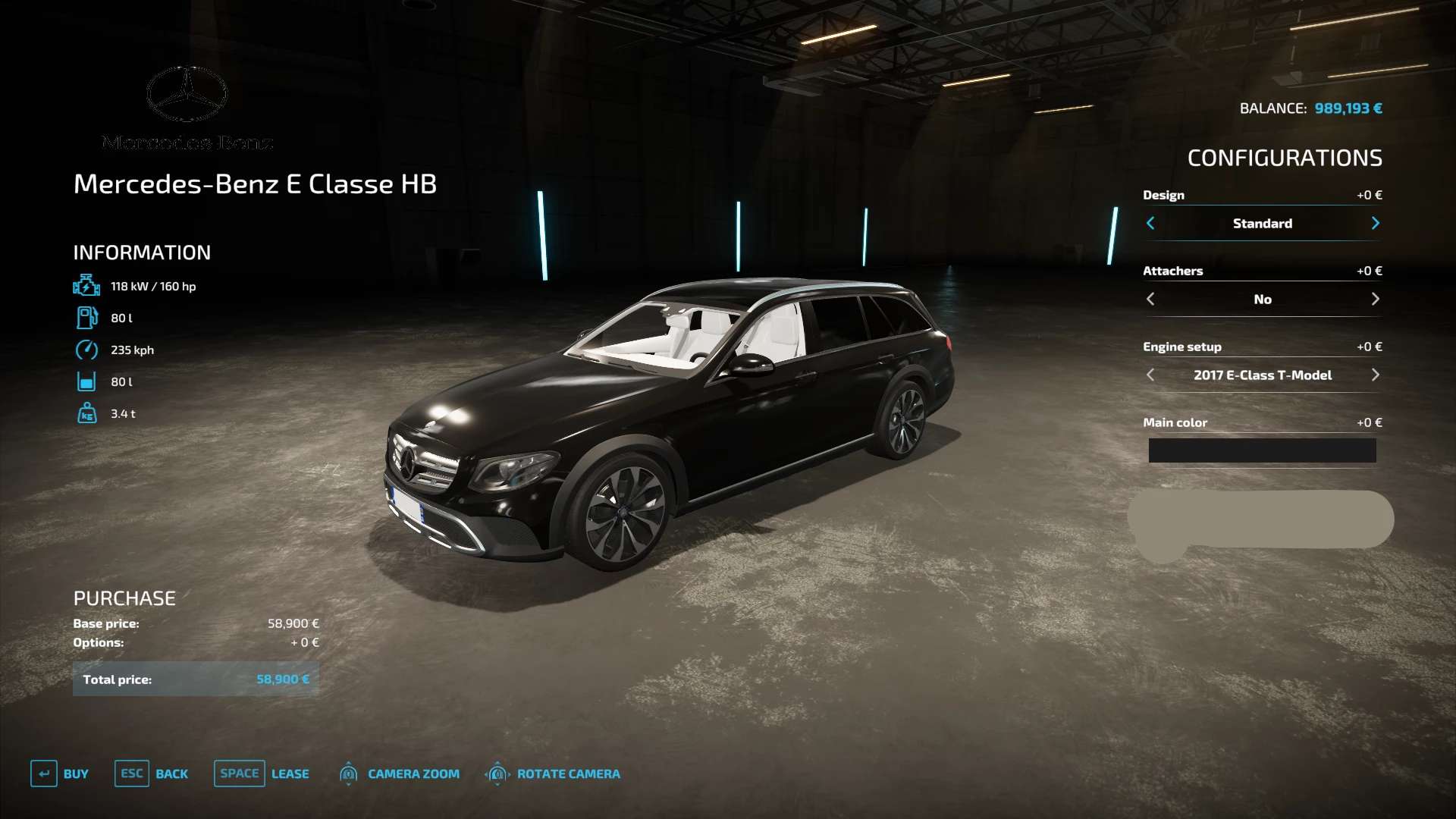Choose previous Attachers option arrow

pos(1150,299)
